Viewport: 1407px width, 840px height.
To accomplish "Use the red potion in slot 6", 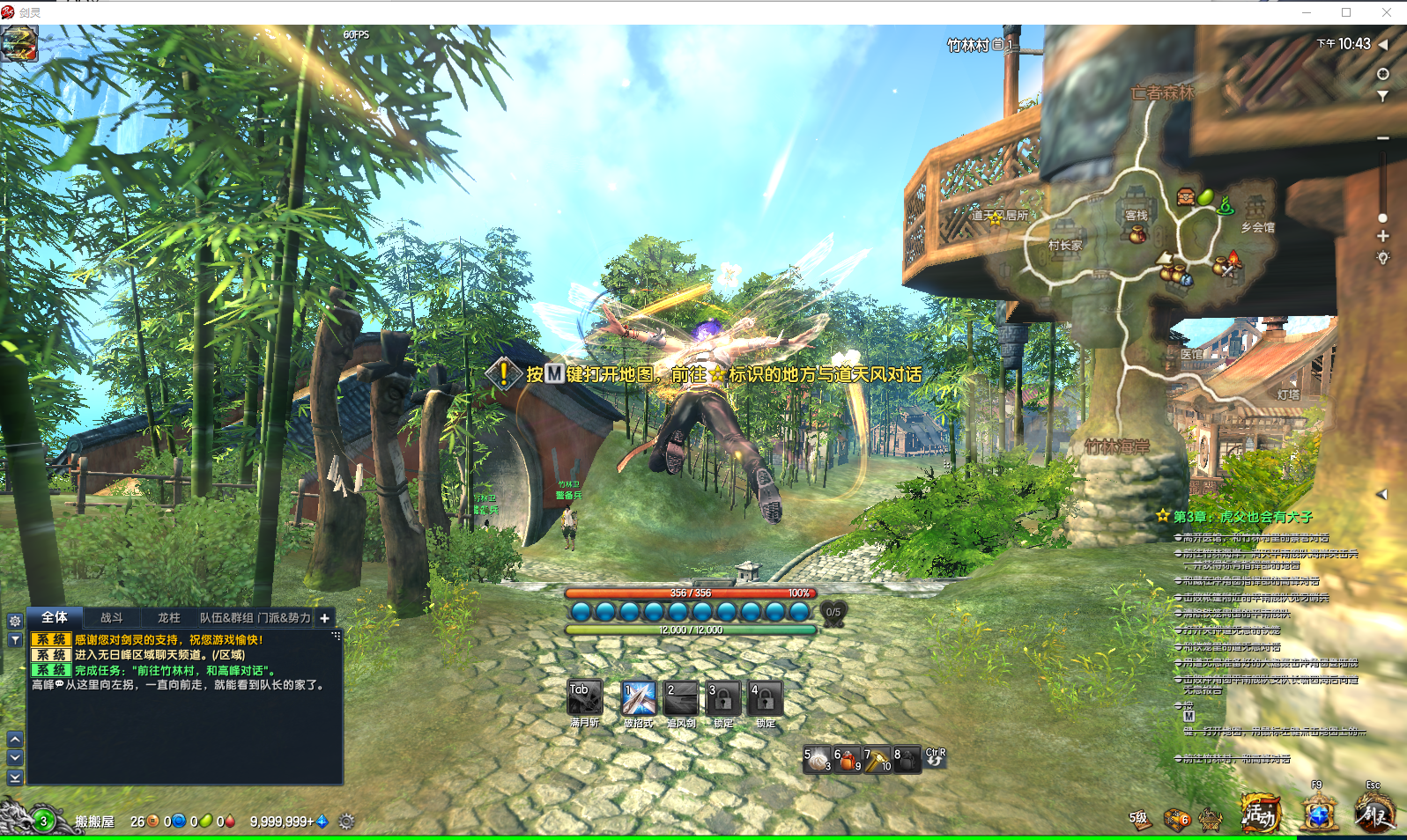I will [x=848, y=759].
